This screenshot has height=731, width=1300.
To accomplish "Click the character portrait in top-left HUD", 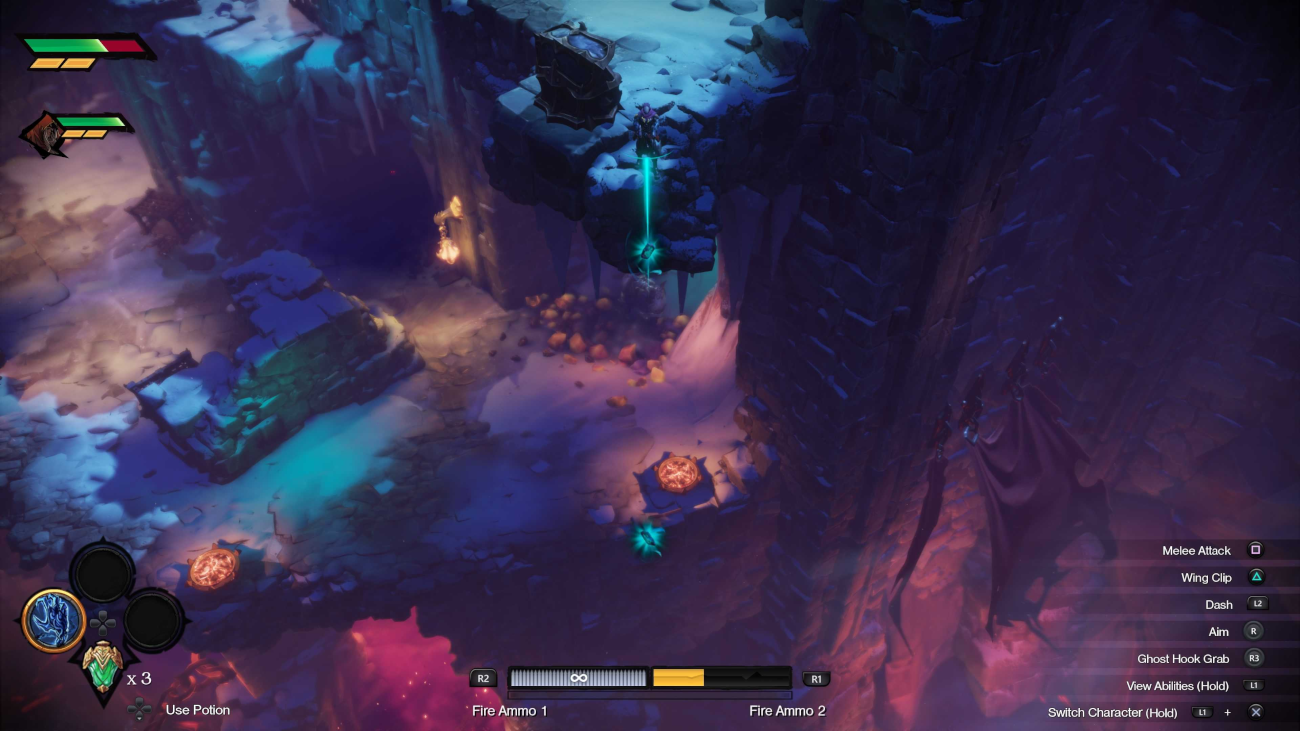I will point(47,131).
